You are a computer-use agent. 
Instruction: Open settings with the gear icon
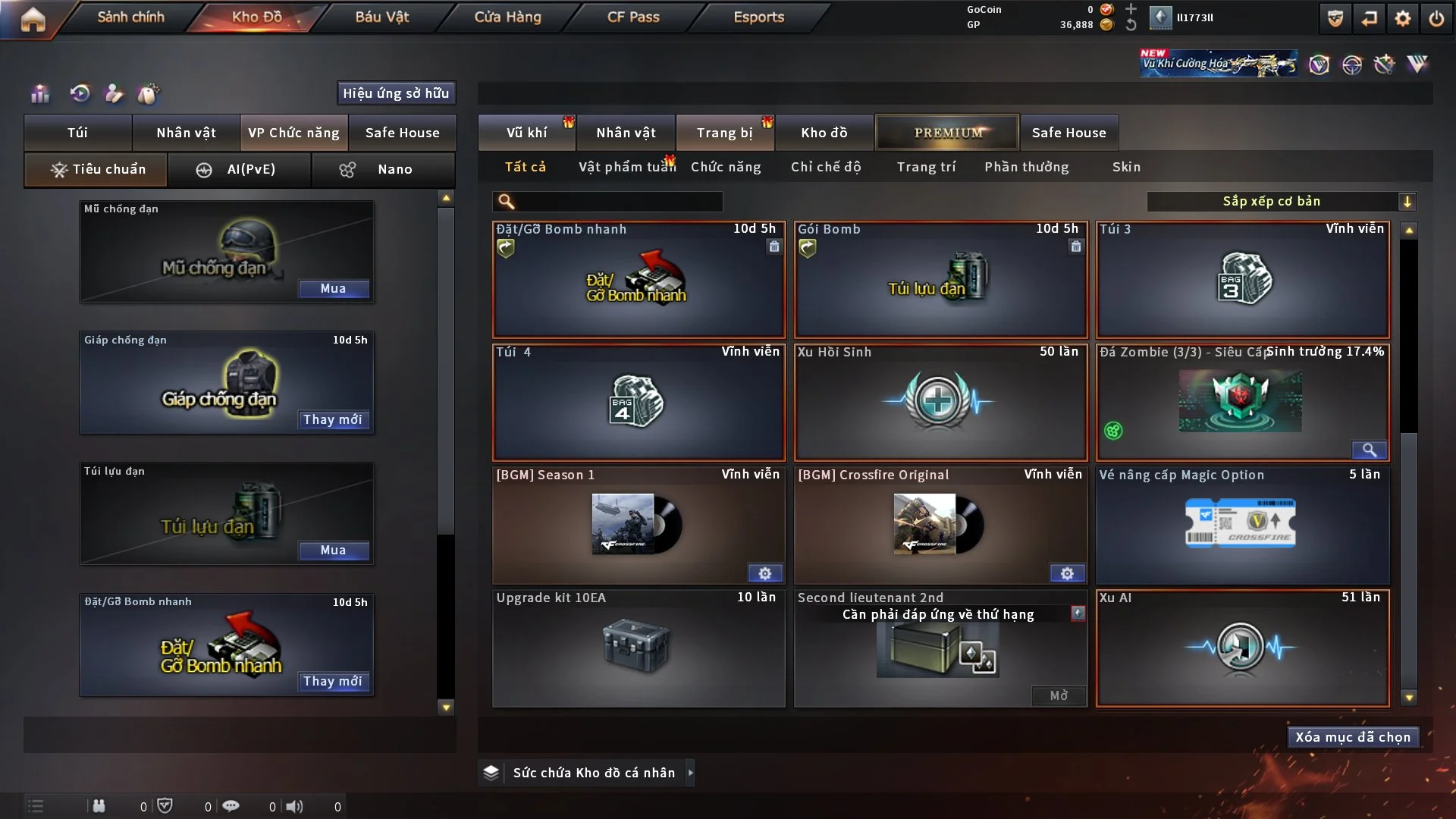[1403, 18]
